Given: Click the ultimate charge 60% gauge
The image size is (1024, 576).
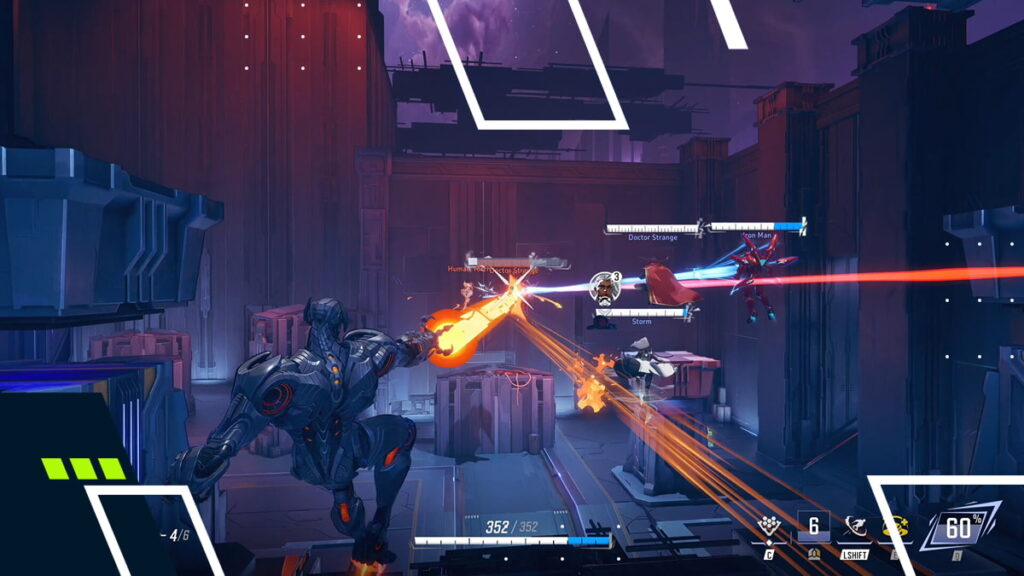Looking at the screenshot, I should (x=958, y=527).
